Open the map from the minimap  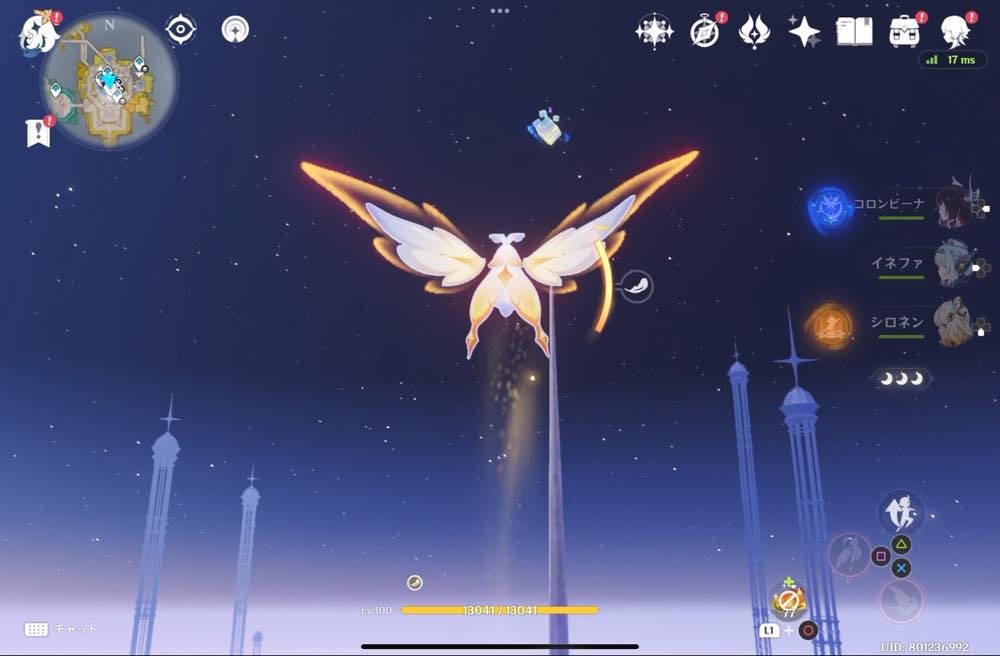click(x=109, y=82)
